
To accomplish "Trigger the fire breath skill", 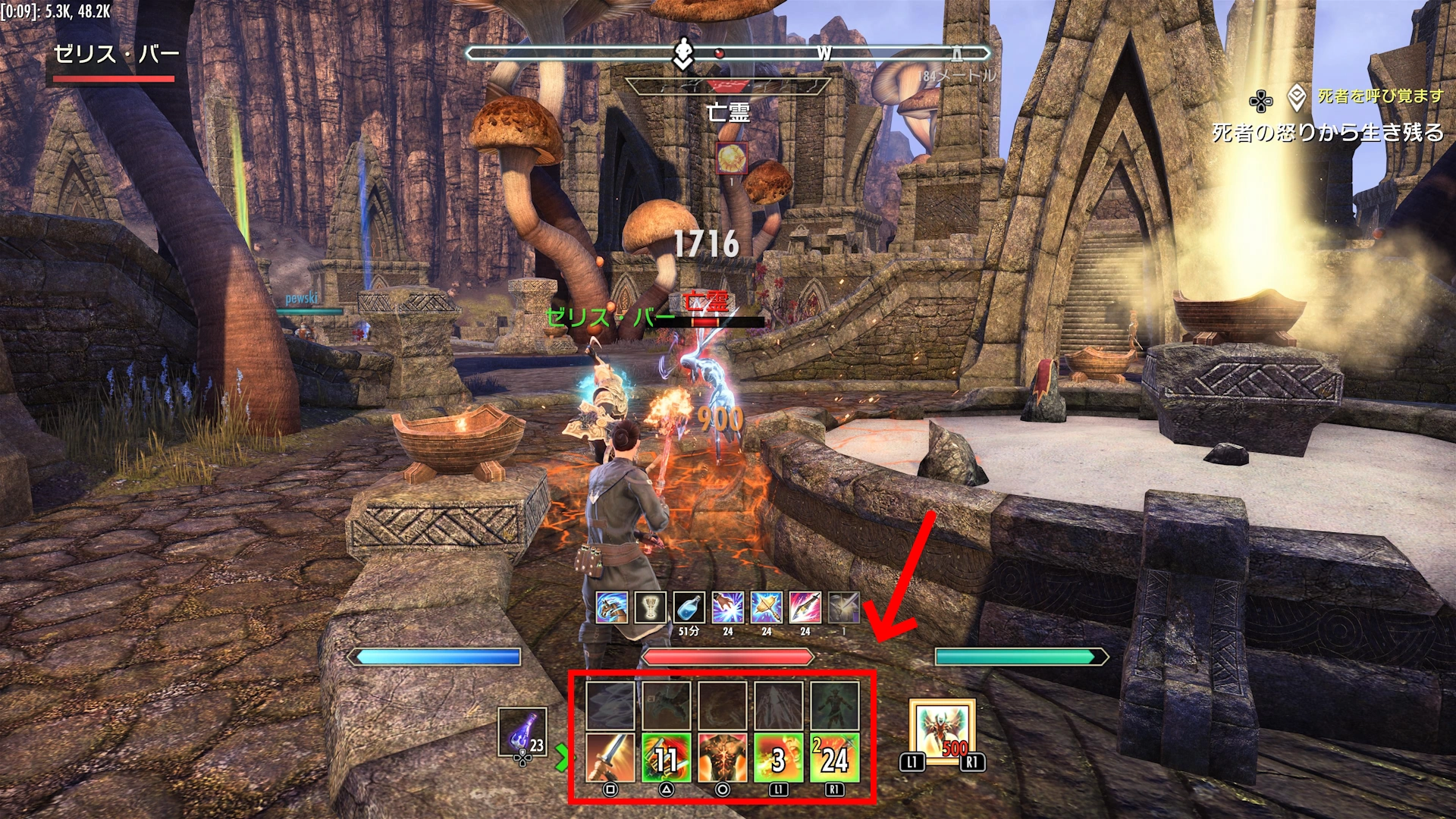I will pyautogui.click(x=779, y=758).
